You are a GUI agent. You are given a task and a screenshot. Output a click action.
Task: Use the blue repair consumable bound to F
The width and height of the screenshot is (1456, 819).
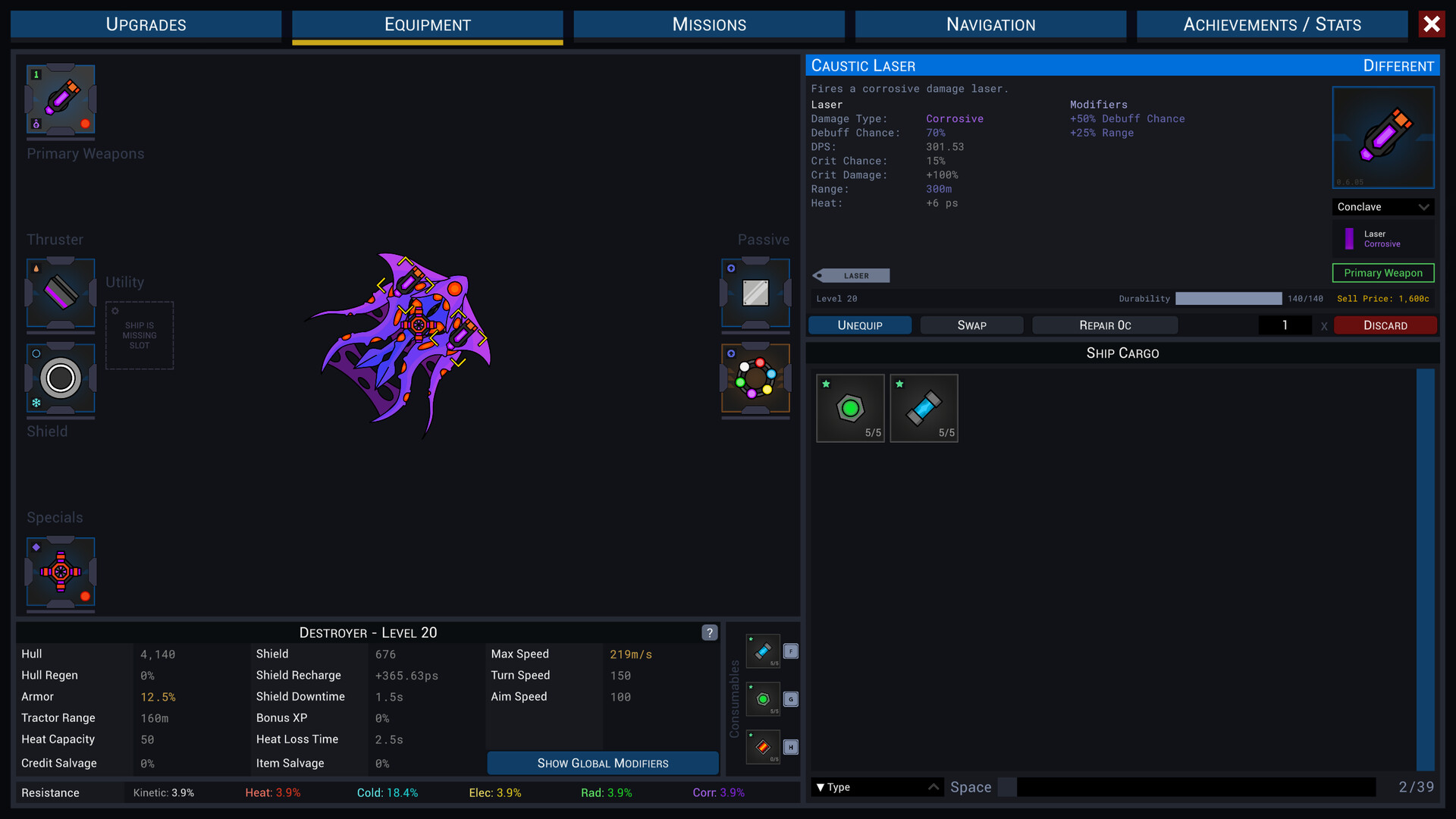763,651
